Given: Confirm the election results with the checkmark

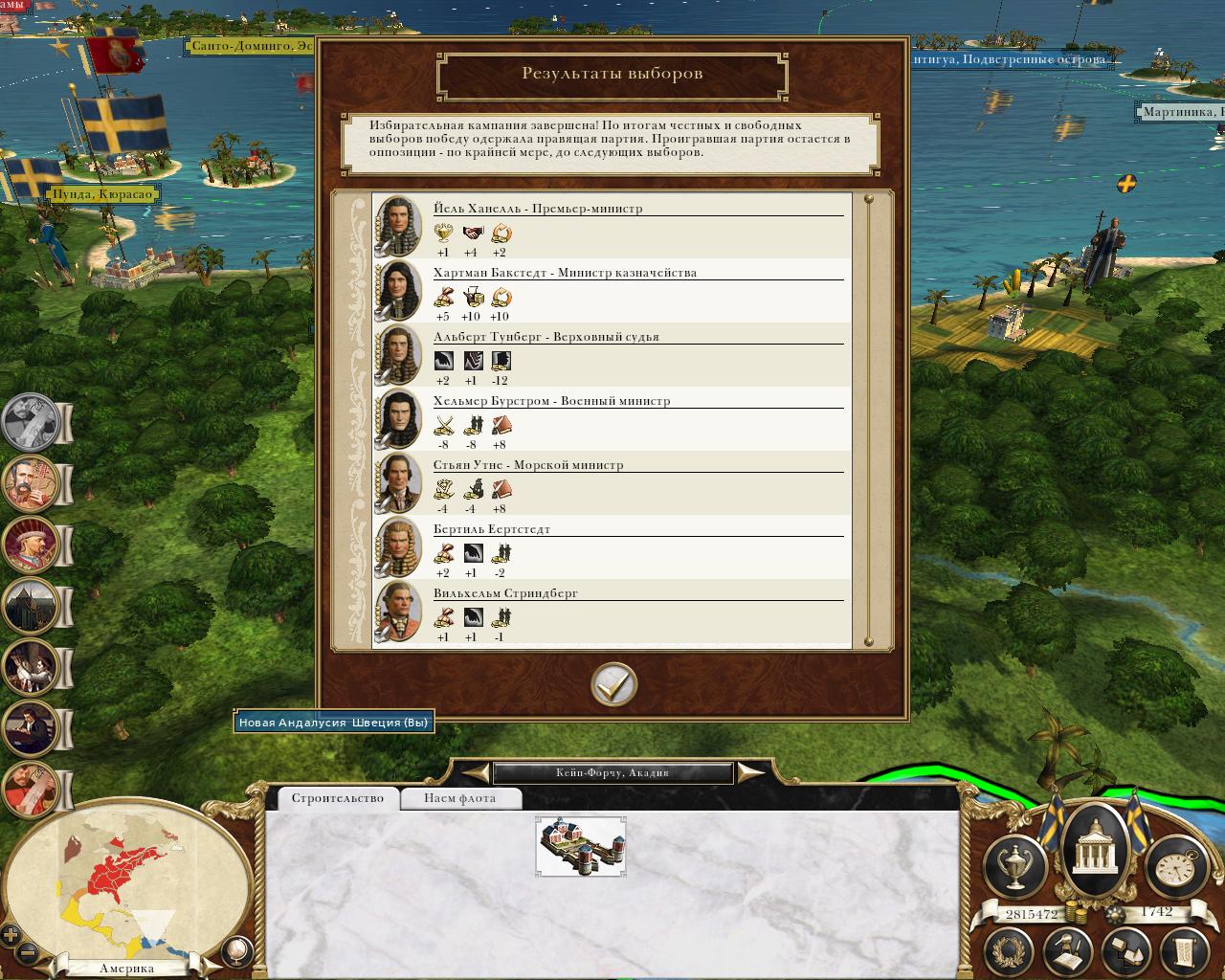Looking at the screenshot, I should click(613, 684).
